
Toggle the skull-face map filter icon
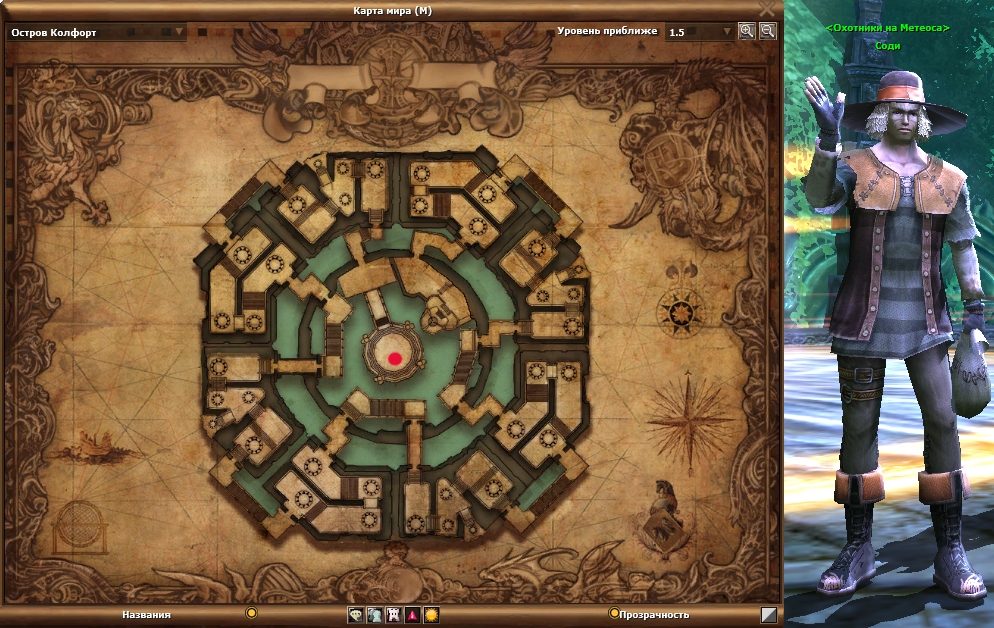pyautogui.click(x=355, y=615)
